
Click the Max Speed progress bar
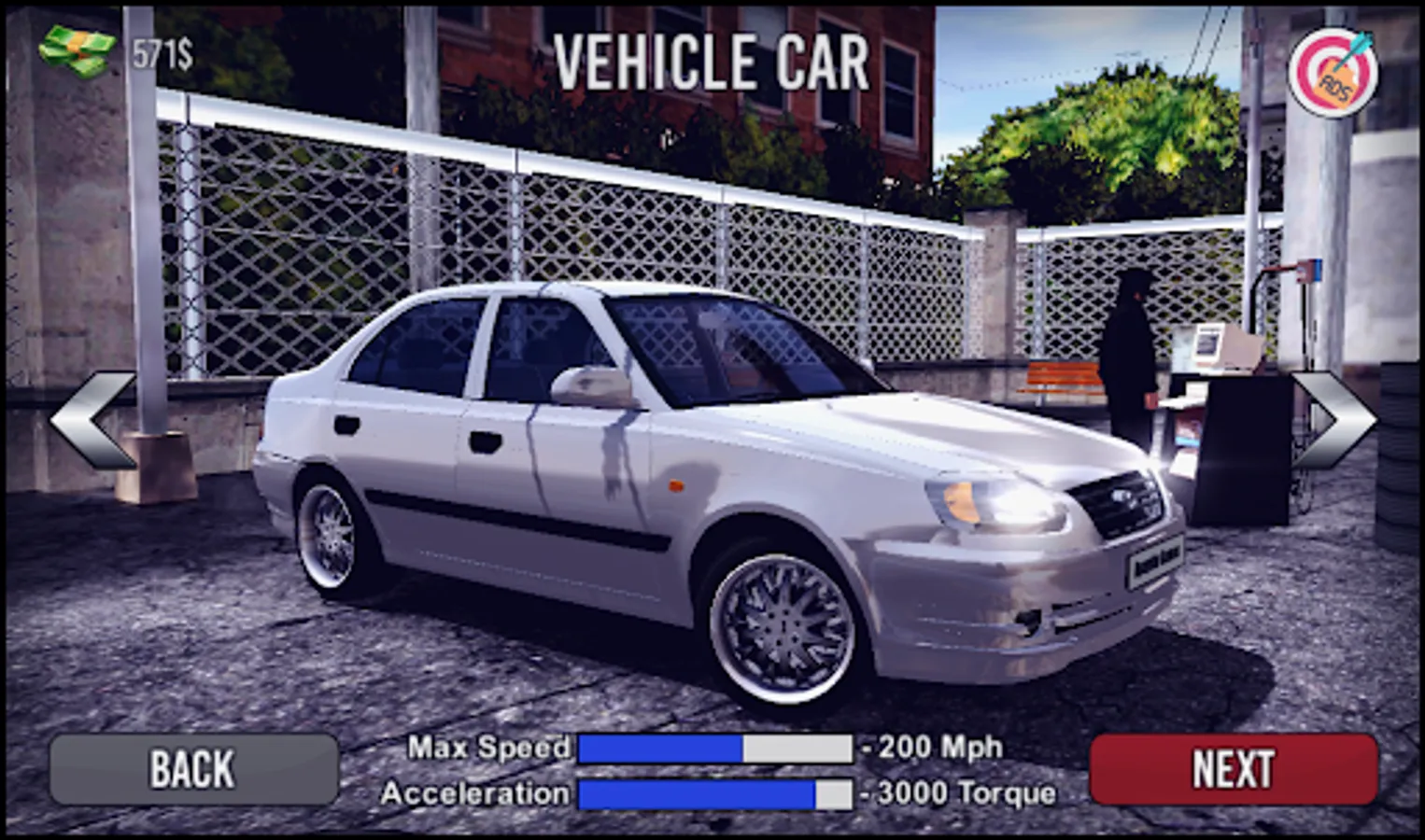(716, 747)
